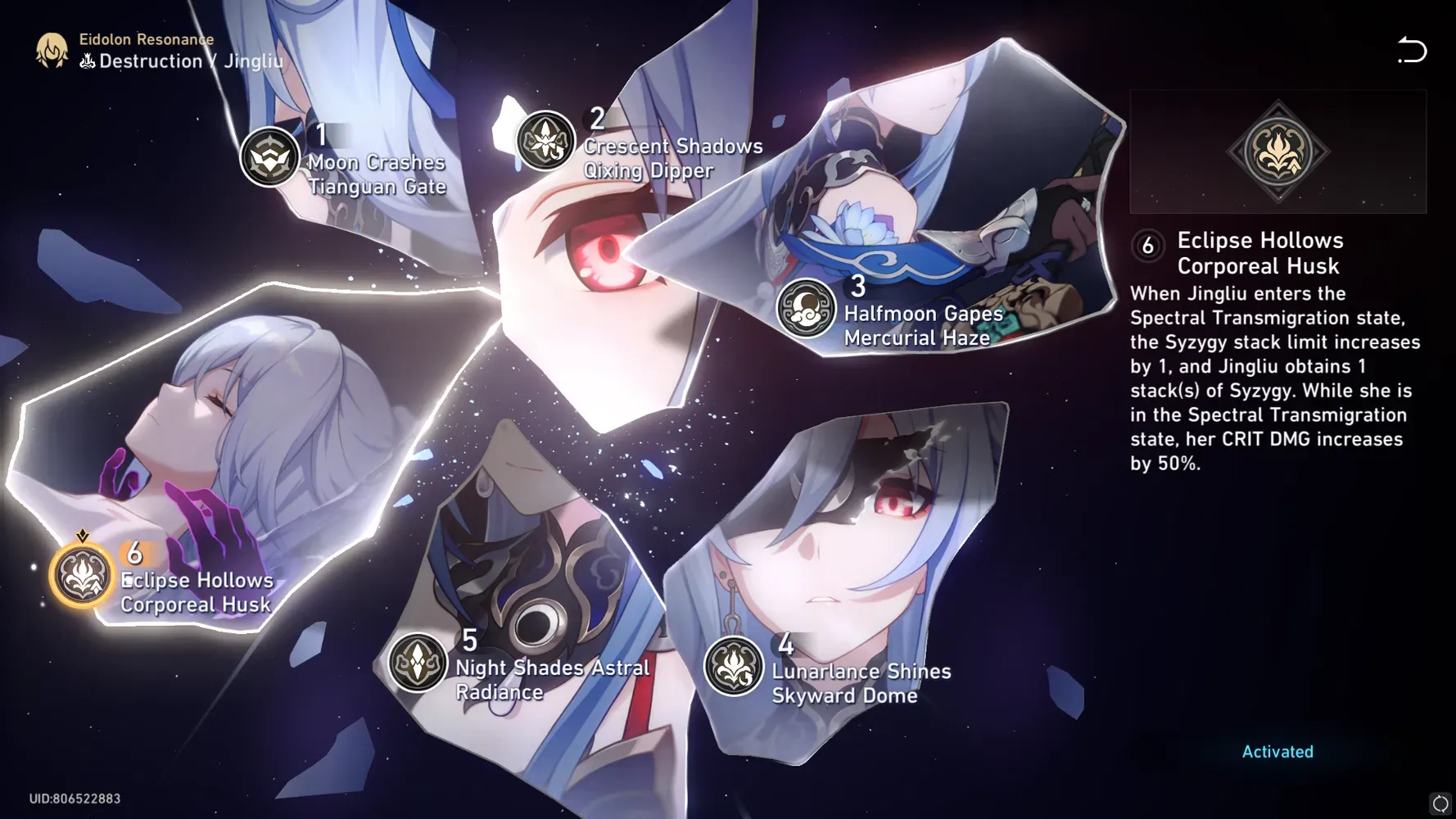The width and height of the screenshot is (1456, 819).
Task: Click the Destruction path icon beside Jingliu's name
Action: pyautogui.click(x=87, y=59)
